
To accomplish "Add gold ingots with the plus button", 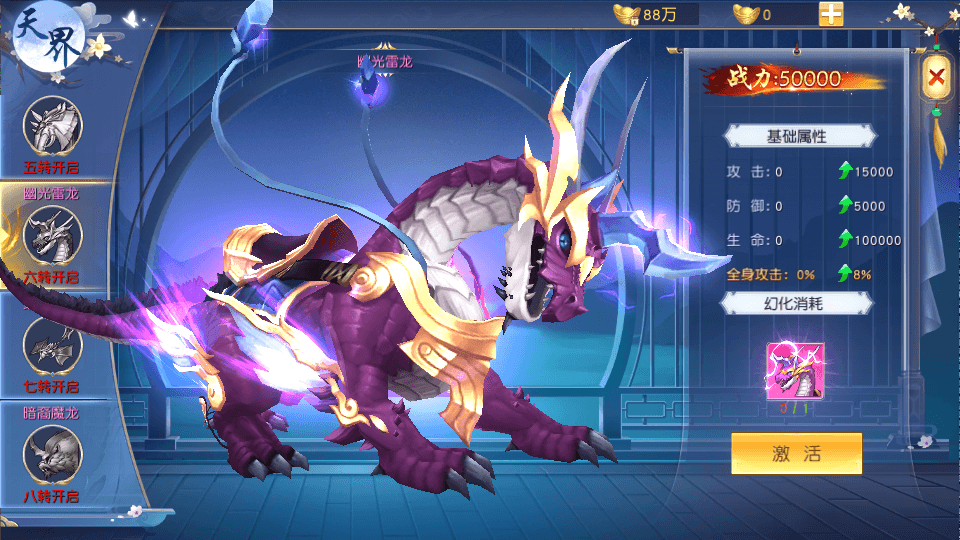I will pyautogui.click(x=831, y=14).
